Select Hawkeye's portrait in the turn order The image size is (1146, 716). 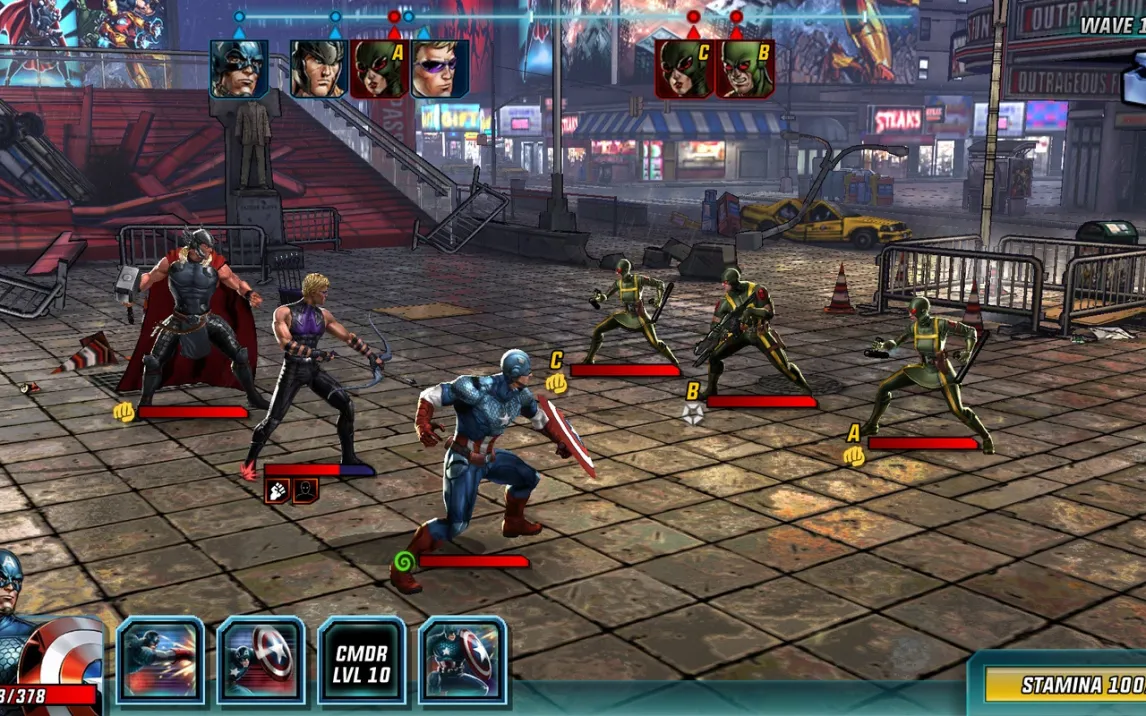pyautogui.click(x=440, y=69)
